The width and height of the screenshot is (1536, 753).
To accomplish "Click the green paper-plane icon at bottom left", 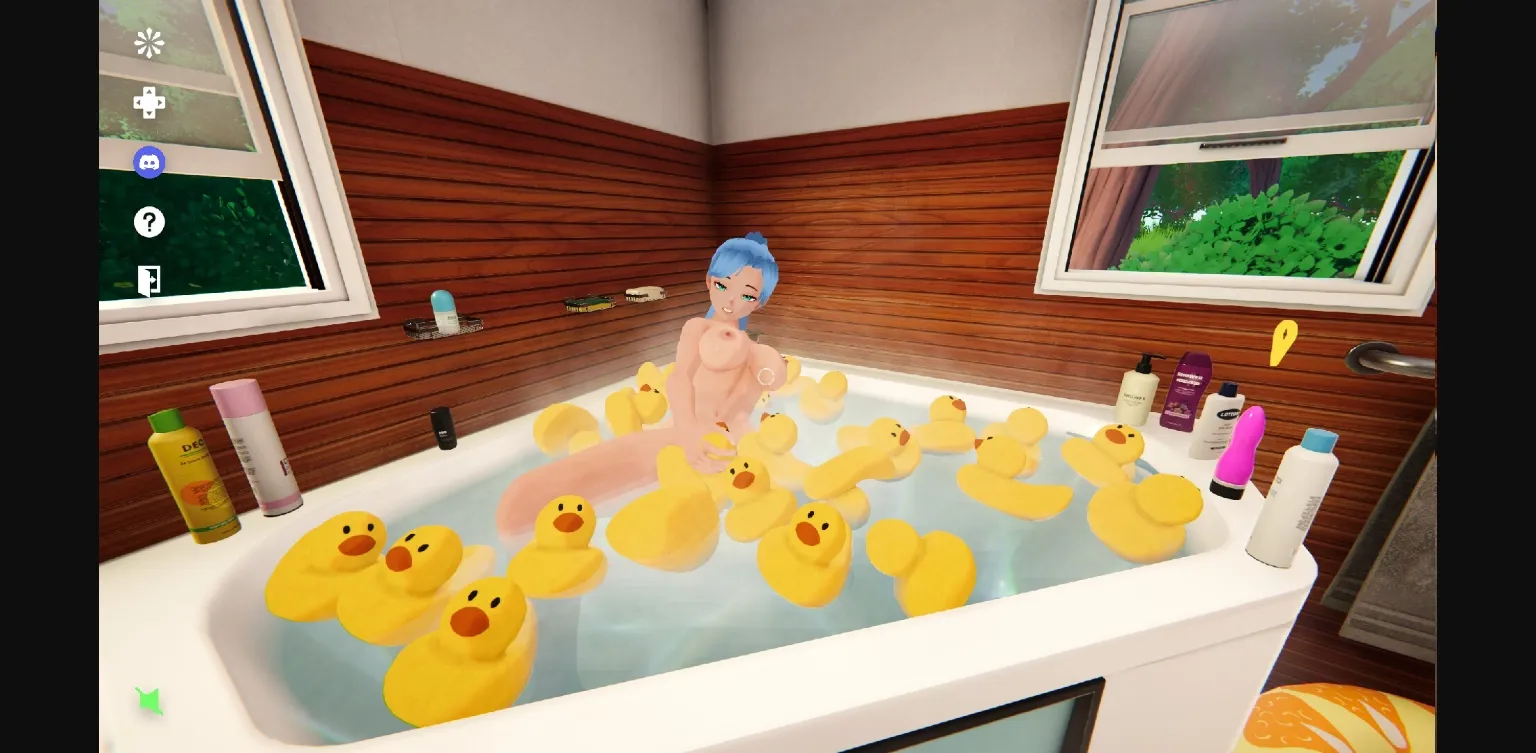I will coord(149,701).
